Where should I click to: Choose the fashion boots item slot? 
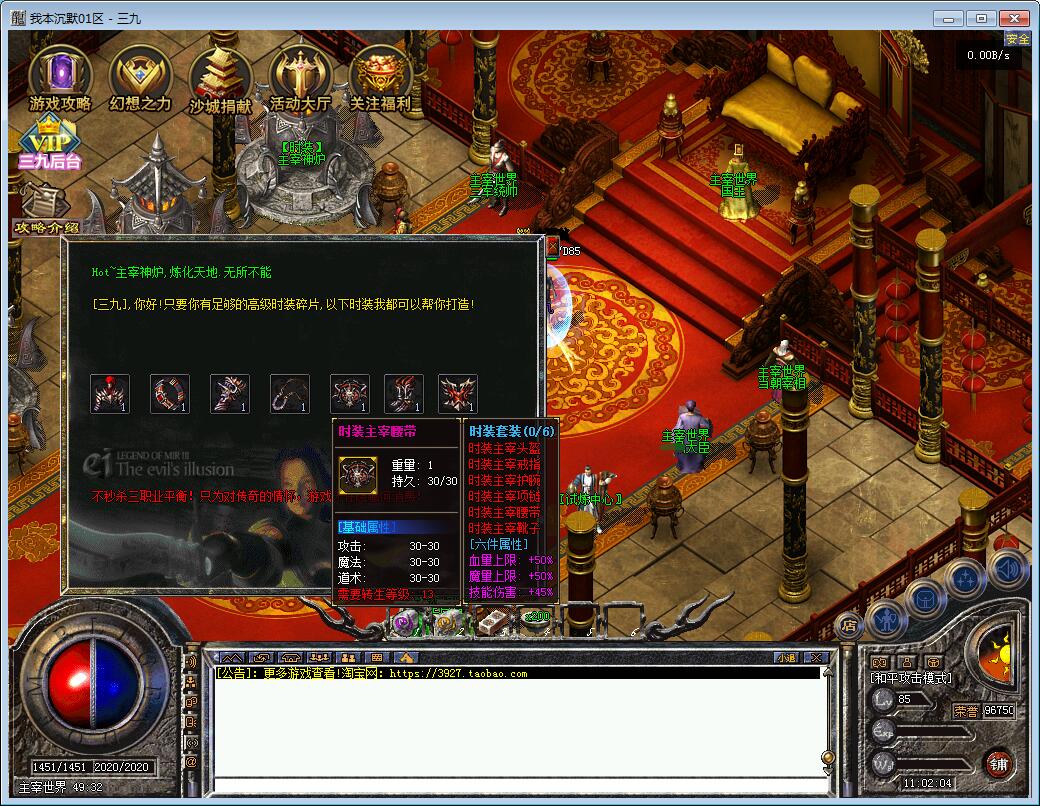coord(404,394)
